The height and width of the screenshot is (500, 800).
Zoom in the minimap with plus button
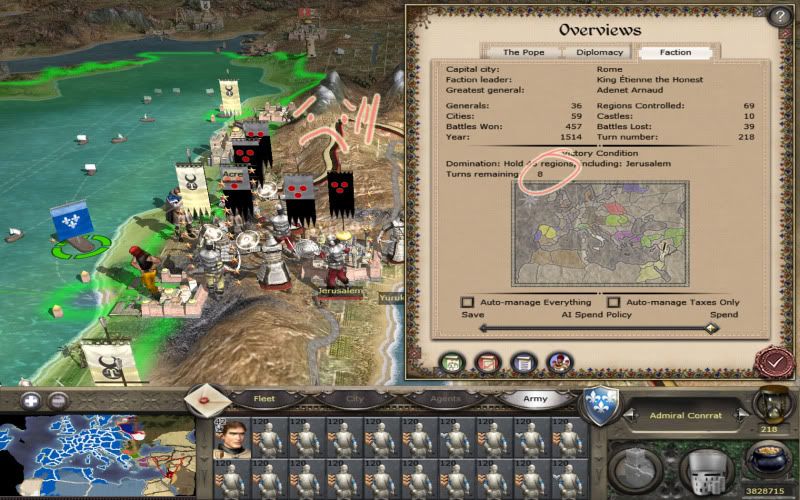pyautogui.click(x=32, y=401)
